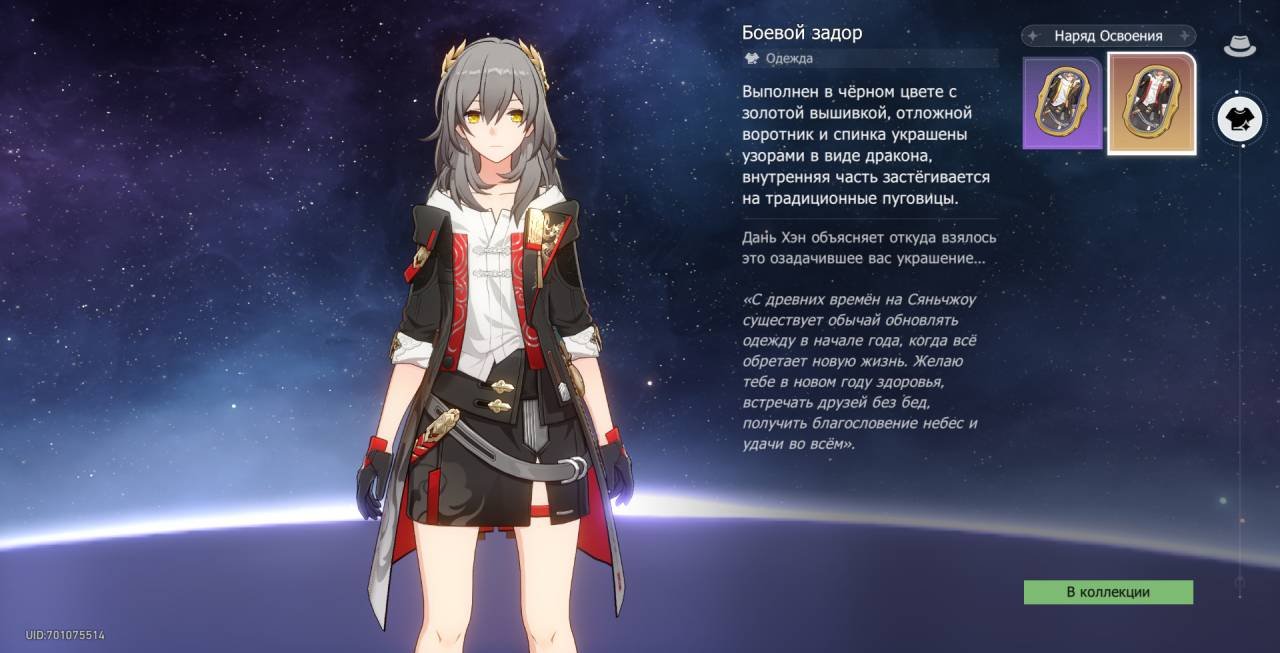
Task: Select the gold-backed outfit card
Action: pyautogui.click(x=1151, y=103)
